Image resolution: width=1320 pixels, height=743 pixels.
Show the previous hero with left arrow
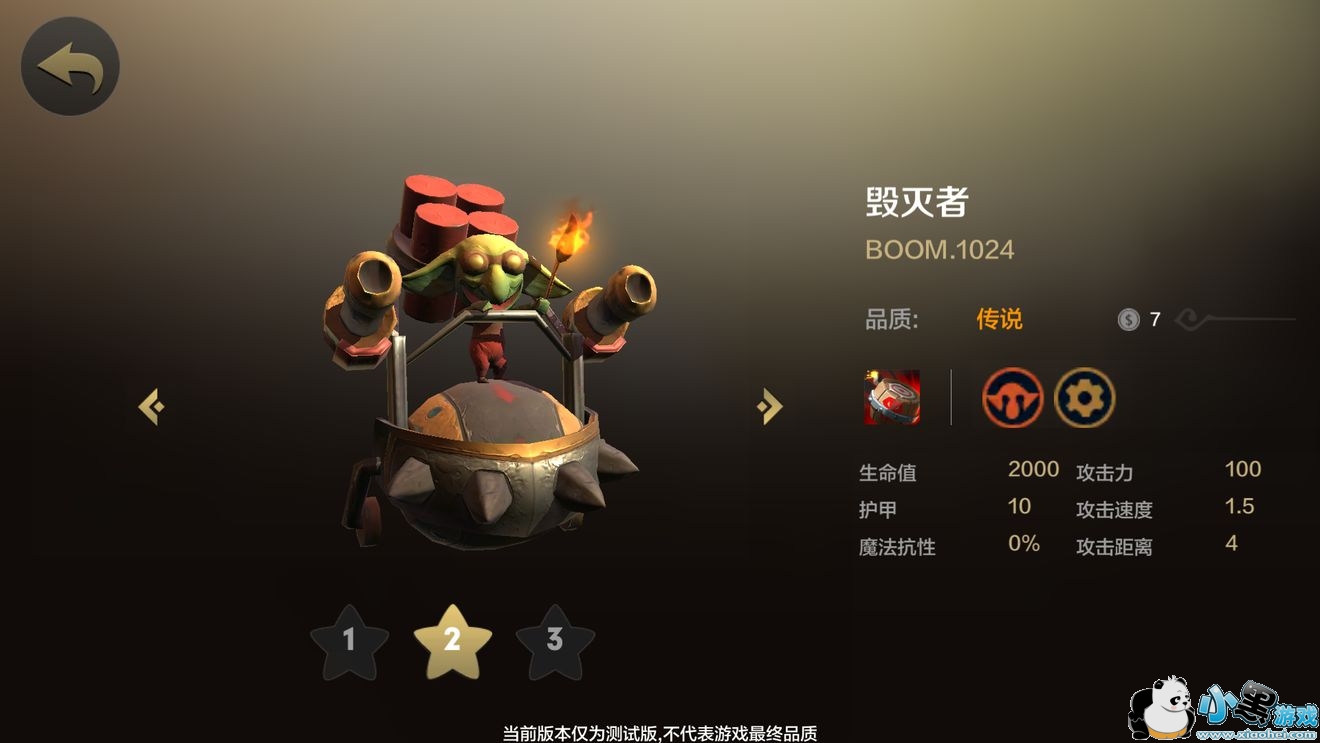click(151, 406)
